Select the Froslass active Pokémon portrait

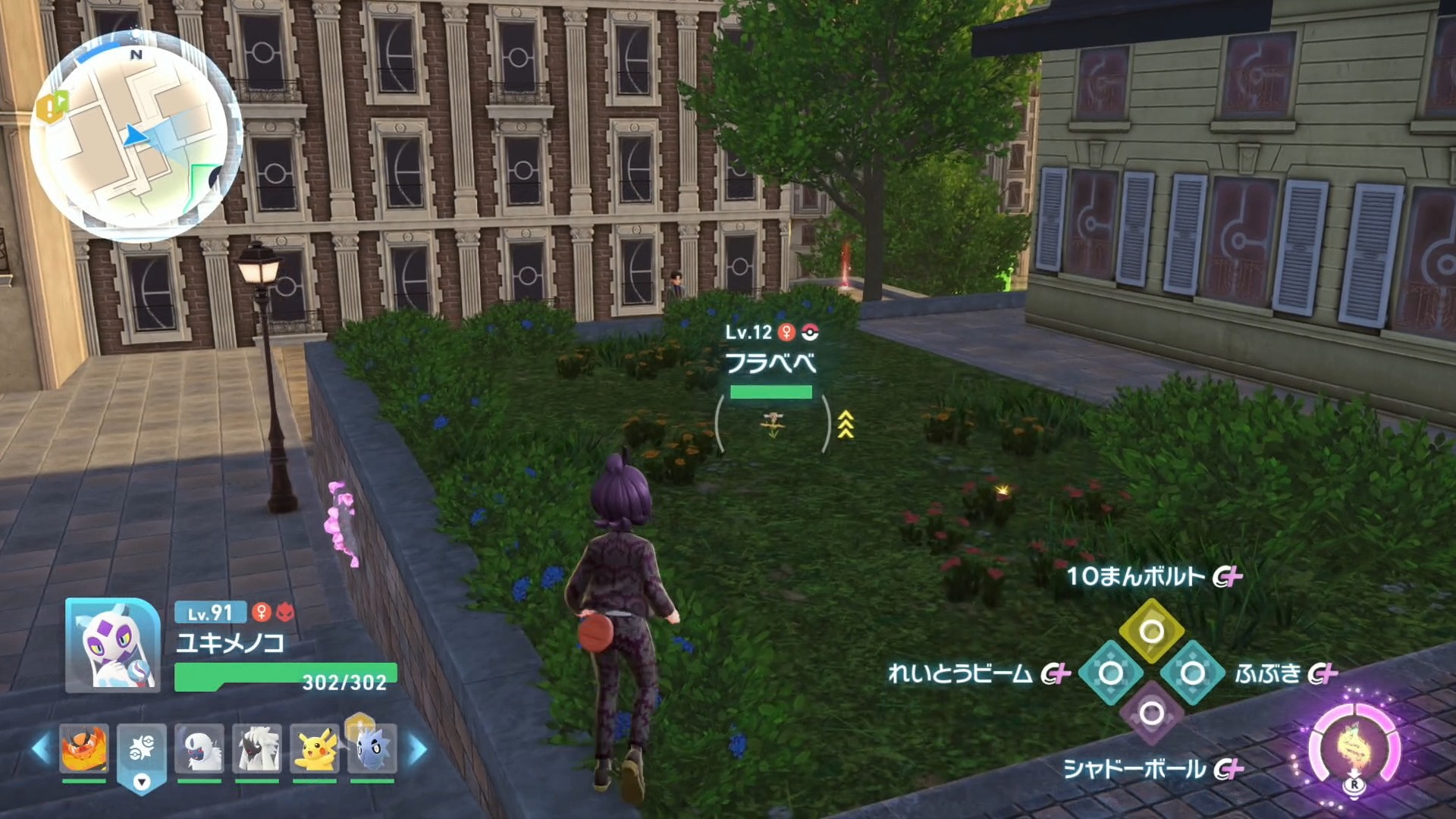click(113, 645)
